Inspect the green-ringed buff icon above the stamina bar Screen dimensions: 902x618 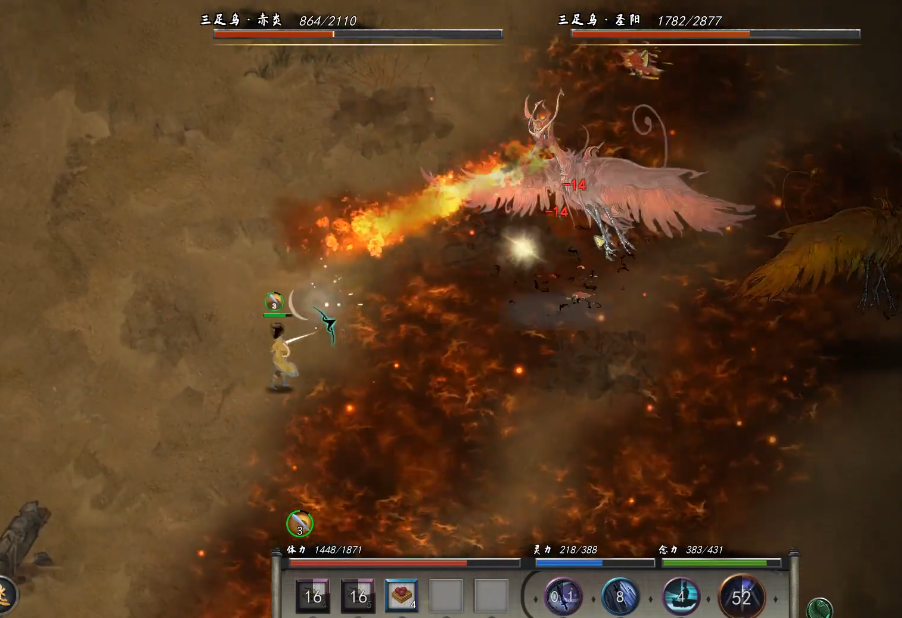pos(299,523)
